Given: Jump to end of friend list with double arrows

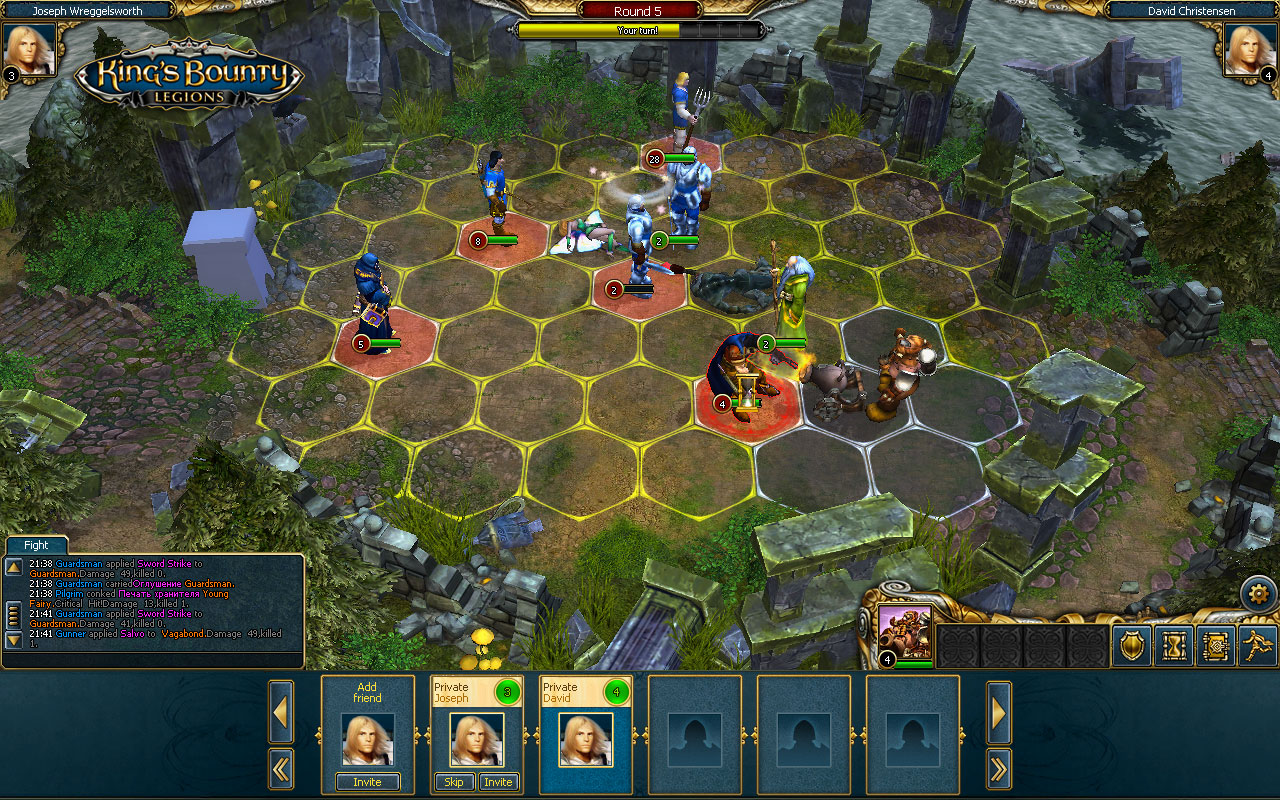Looking at the screenshot, I should tap(998, 770).
